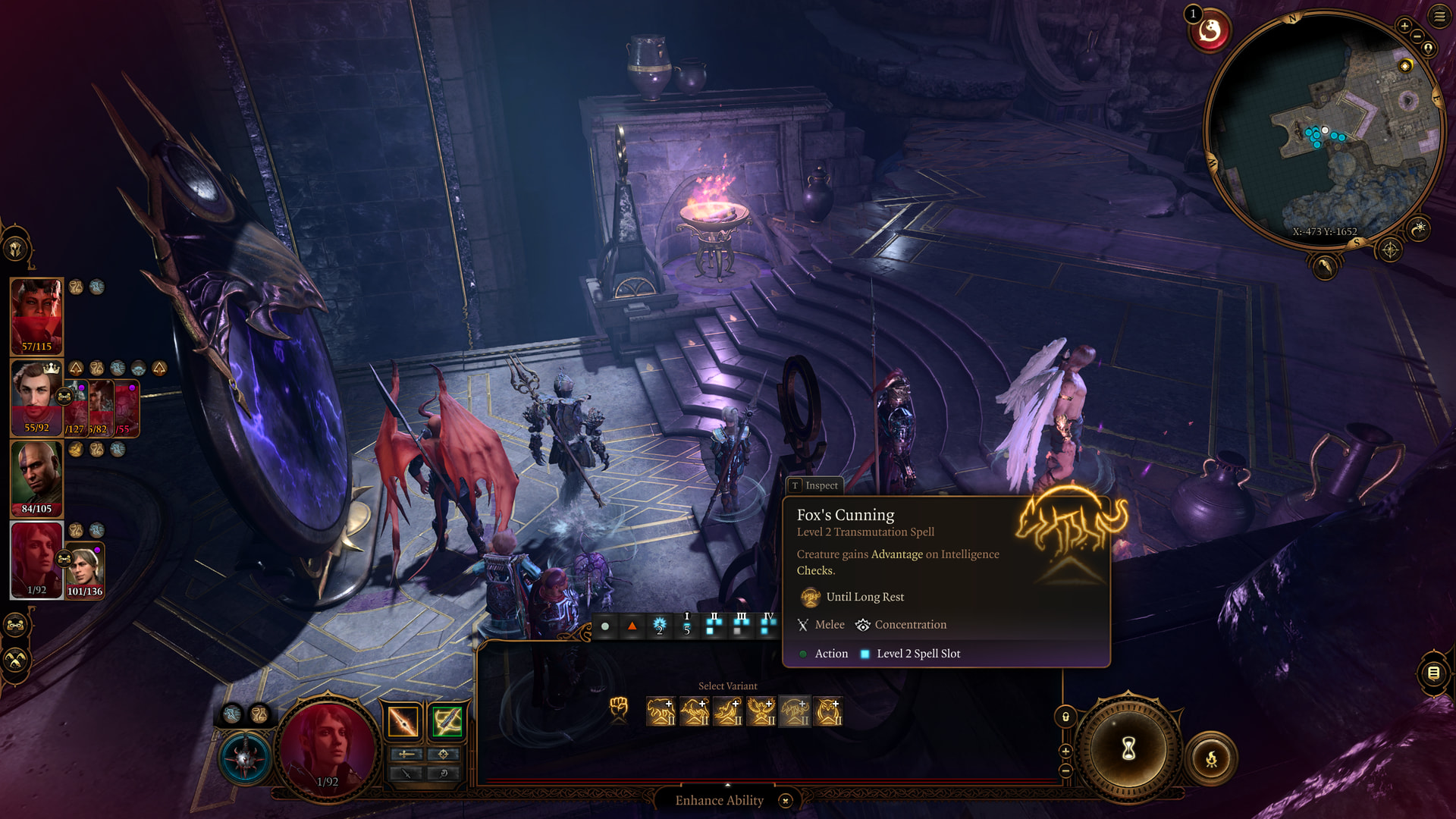The height and width of the screenshot is (819, 1456).
Task: Select the bald bearded party member portrait
Action: point(36,478)
